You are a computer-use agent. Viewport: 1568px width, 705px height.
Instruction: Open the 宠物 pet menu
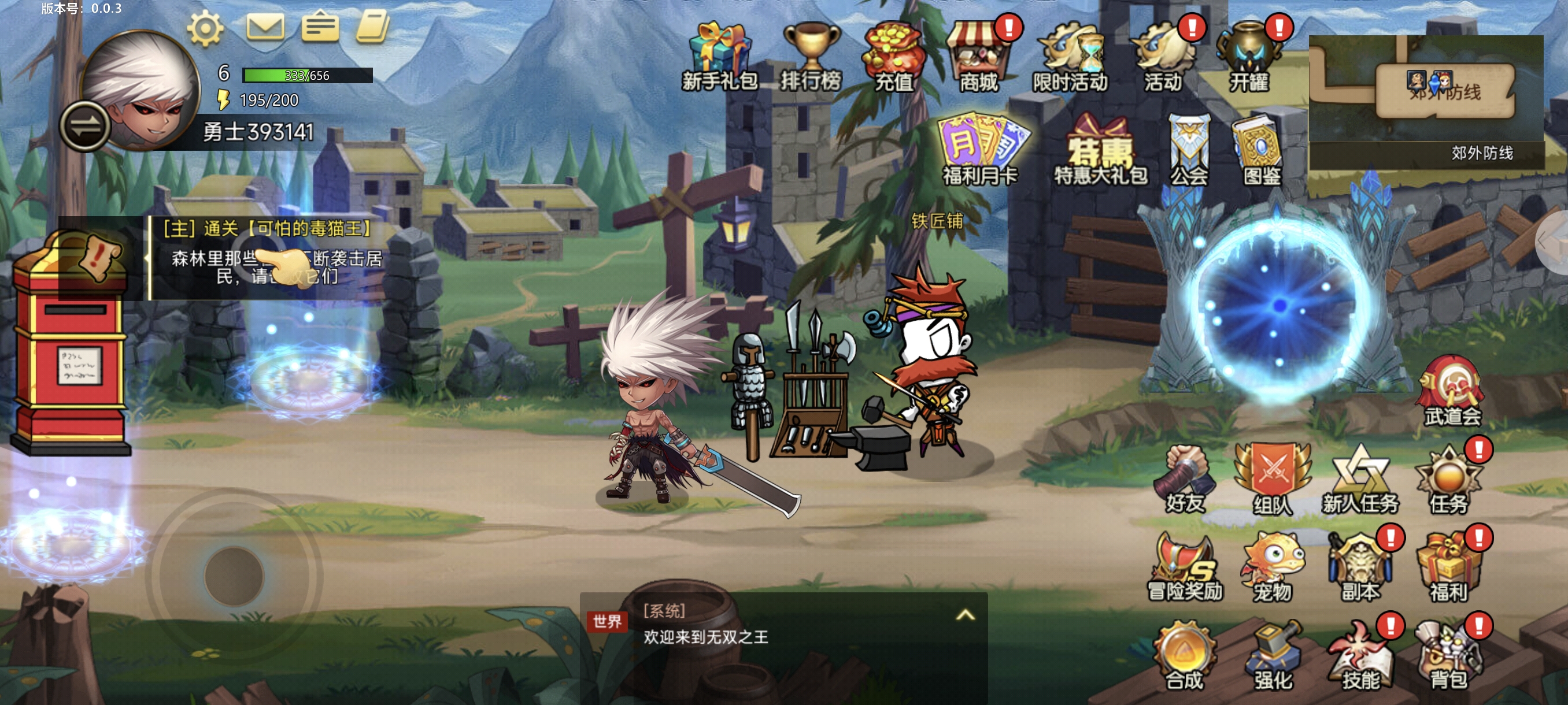tap(1272, 567)
